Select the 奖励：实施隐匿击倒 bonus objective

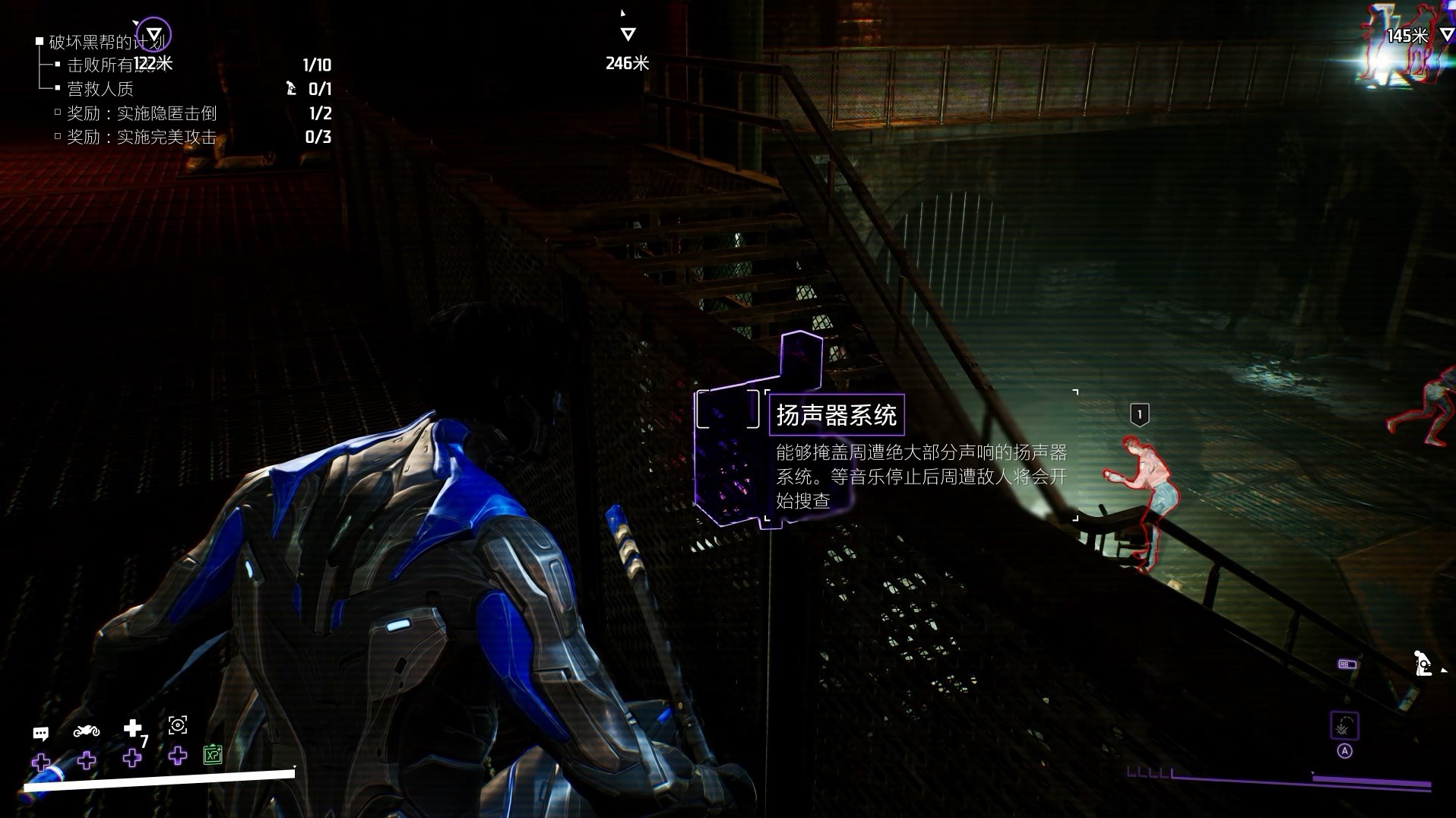tap(141, 113)
